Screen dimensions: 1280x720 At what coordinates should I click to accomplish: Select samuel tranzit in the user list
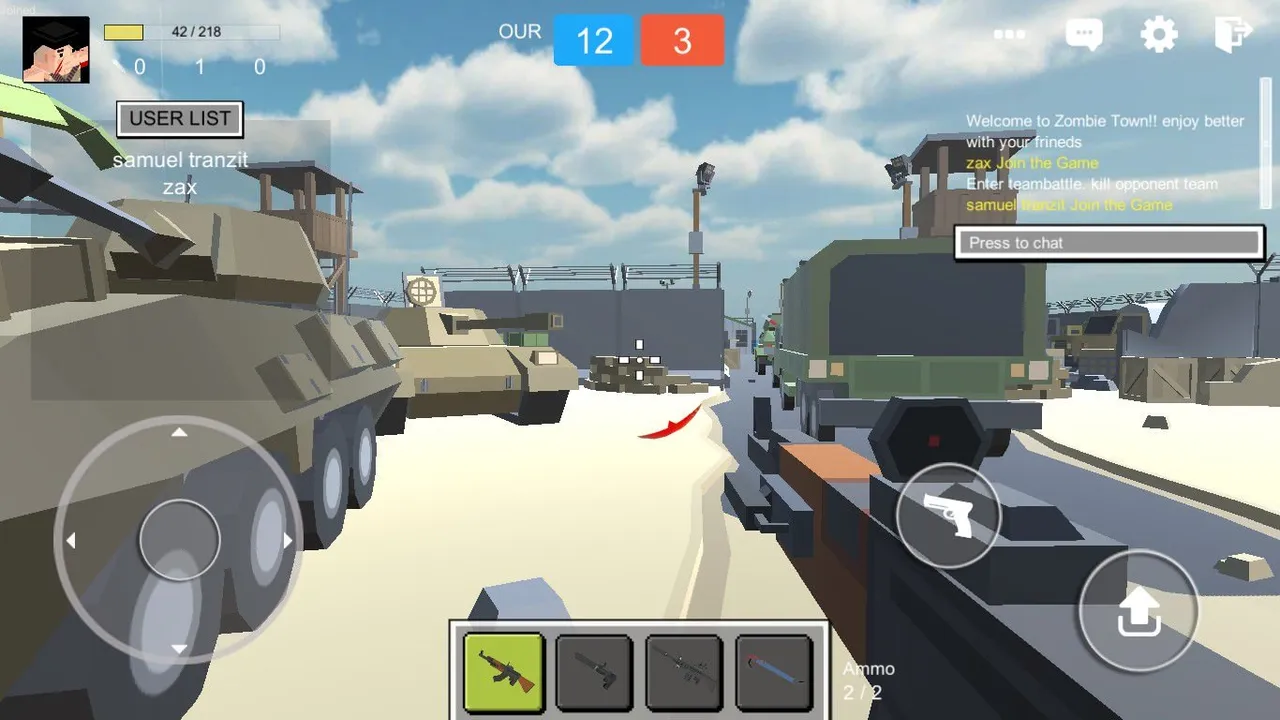[x=180, y=161]
